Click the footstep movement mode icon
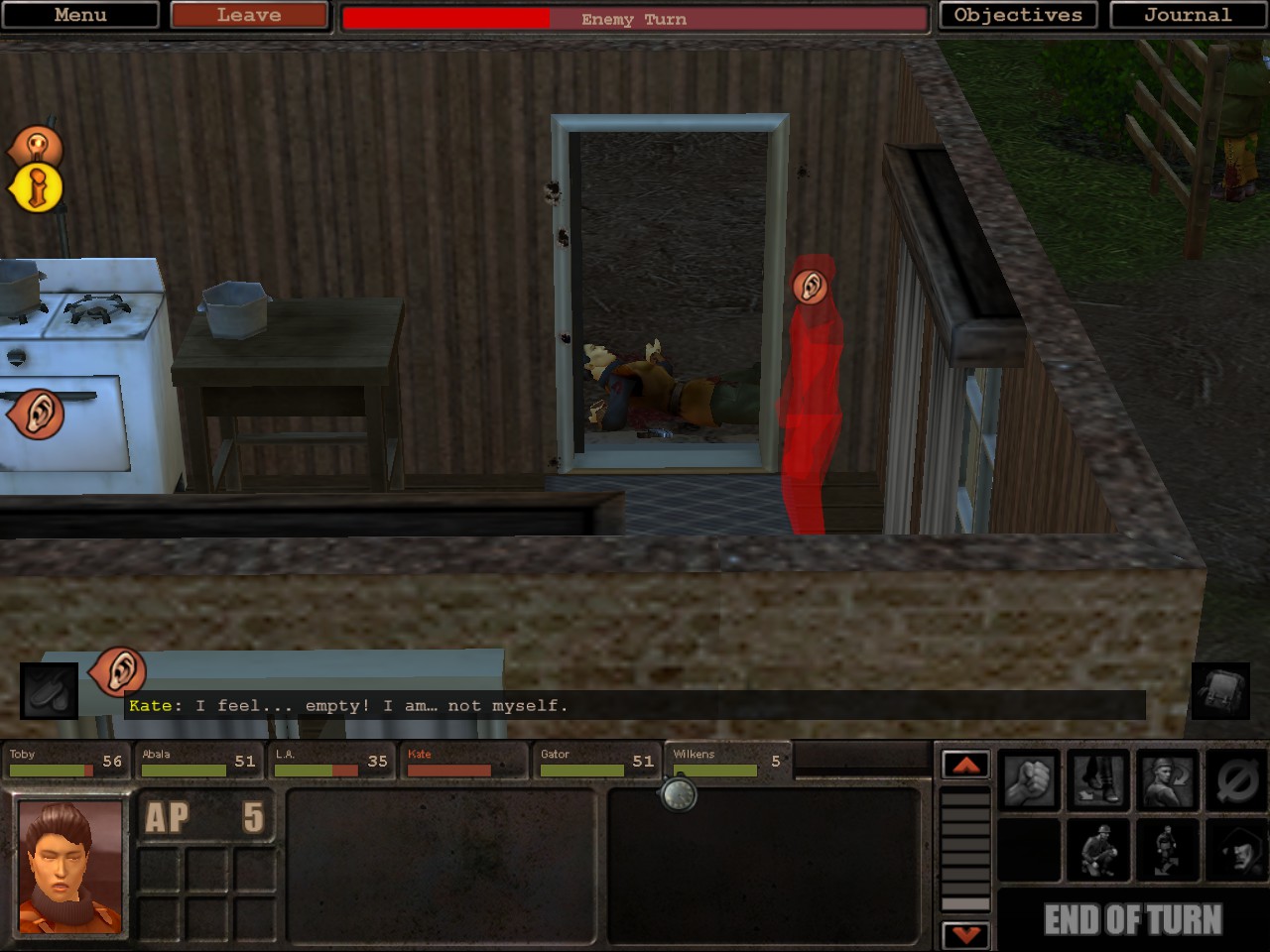The image size is (1270, 952). click(x=1097, y=779)
